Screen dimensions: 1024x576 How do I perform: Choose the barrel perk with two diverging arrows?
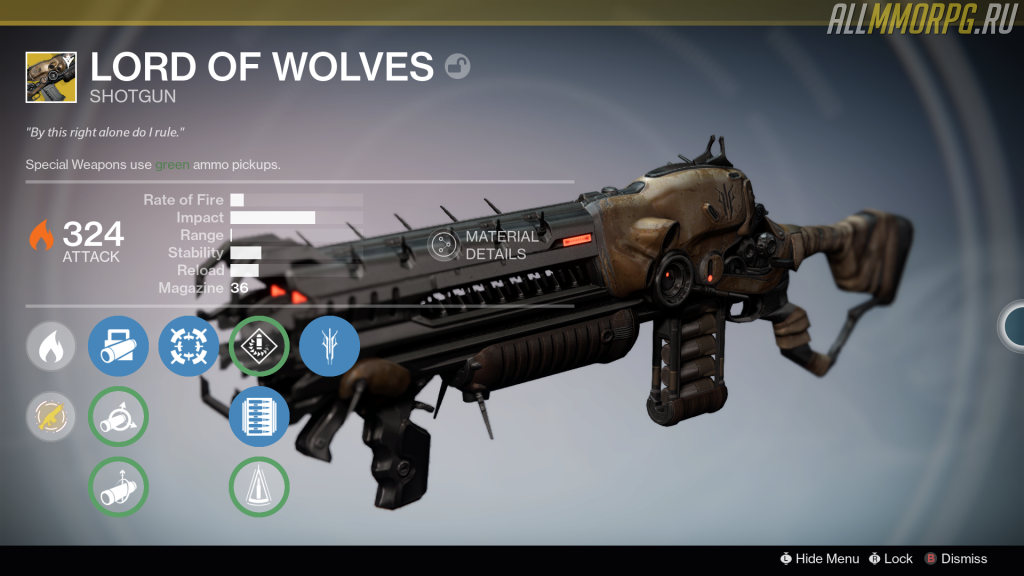tap(119, 417)
